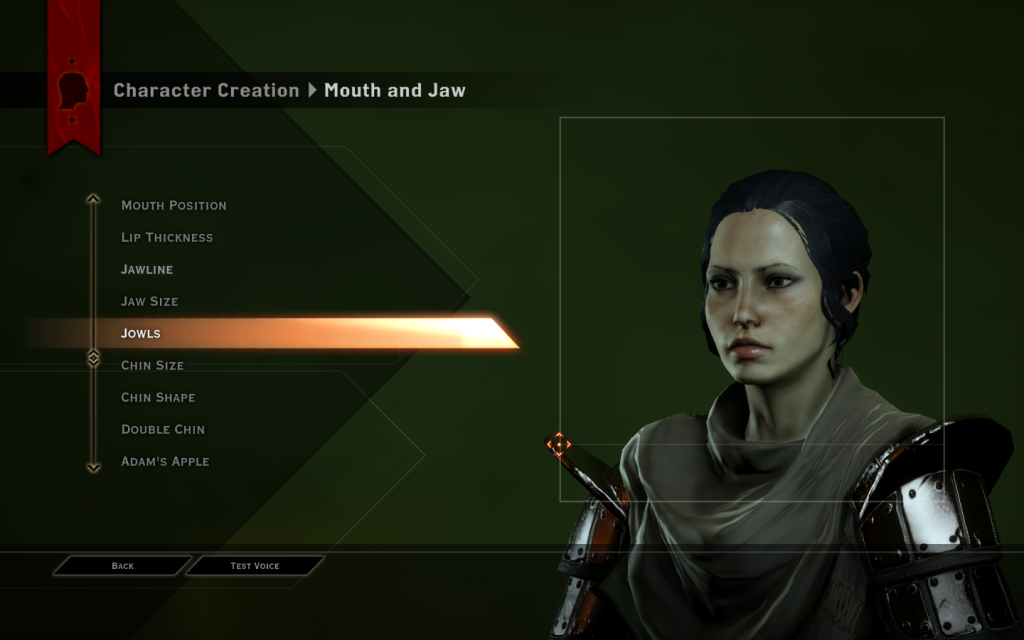Go back with the Back button
1024x640 pixels.
click(x=122, y=566)
